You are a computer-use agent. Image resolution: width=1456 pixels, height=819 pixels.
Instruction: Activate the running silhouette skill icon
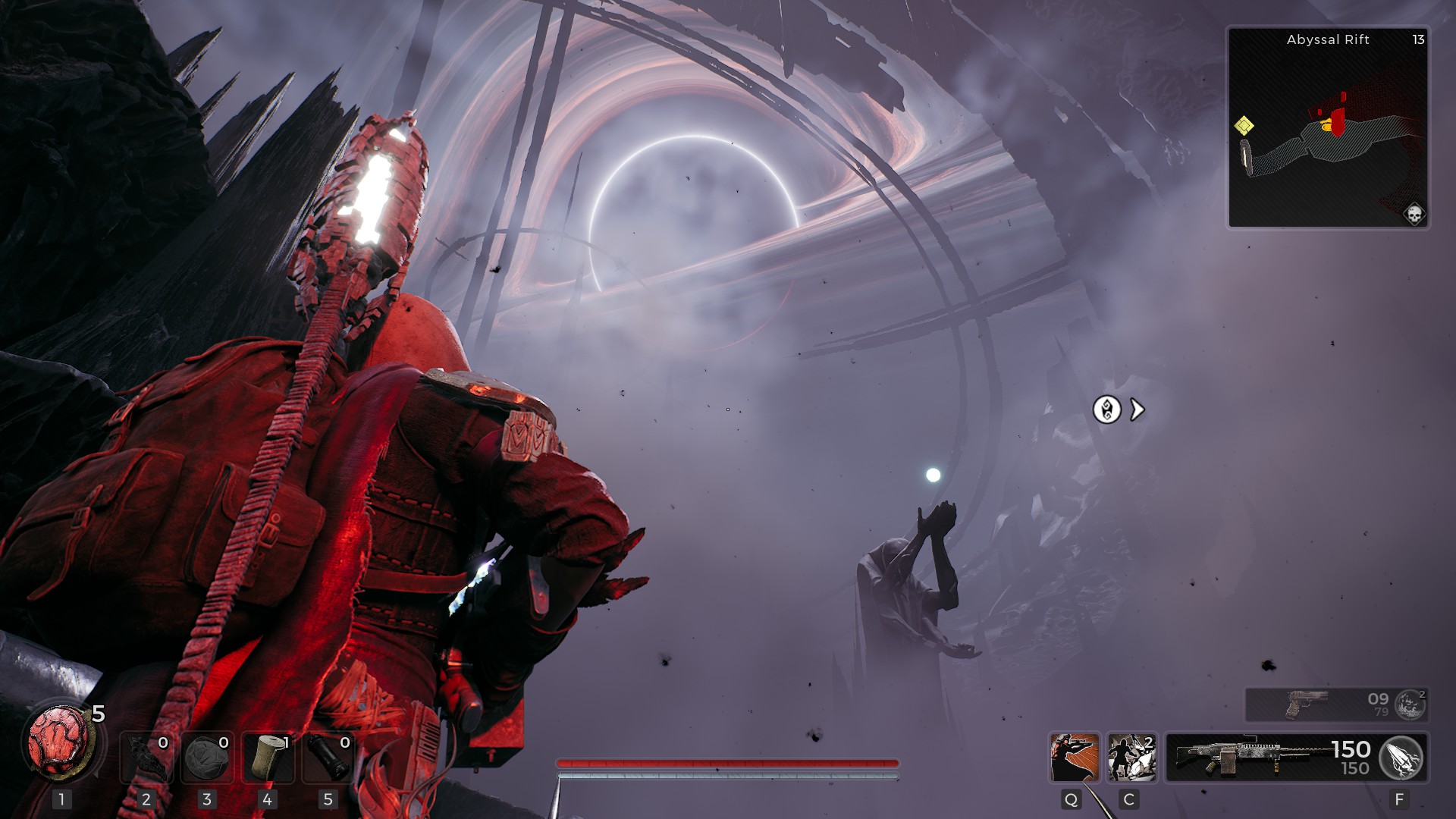click(x=1131, y=757)
